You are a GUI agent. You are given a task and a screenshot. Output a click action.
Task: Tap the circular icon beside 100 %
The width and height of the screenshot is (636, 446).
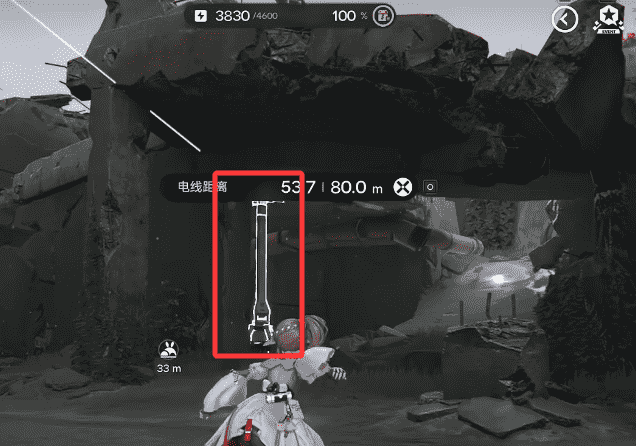[383, 16]
